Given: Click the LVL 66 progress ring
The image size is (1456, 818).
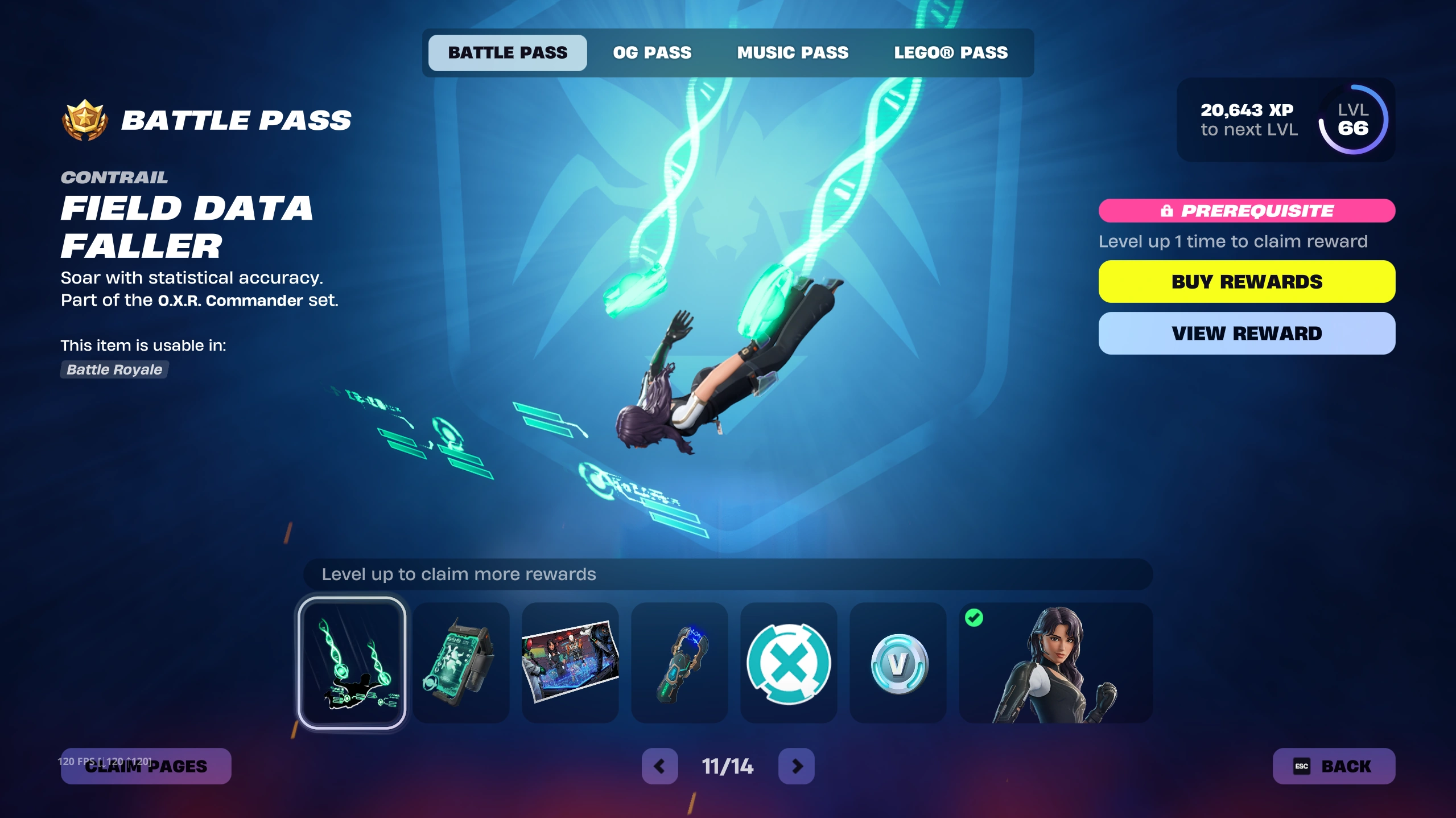Looking at the screenshot, I should point(1353,120).
